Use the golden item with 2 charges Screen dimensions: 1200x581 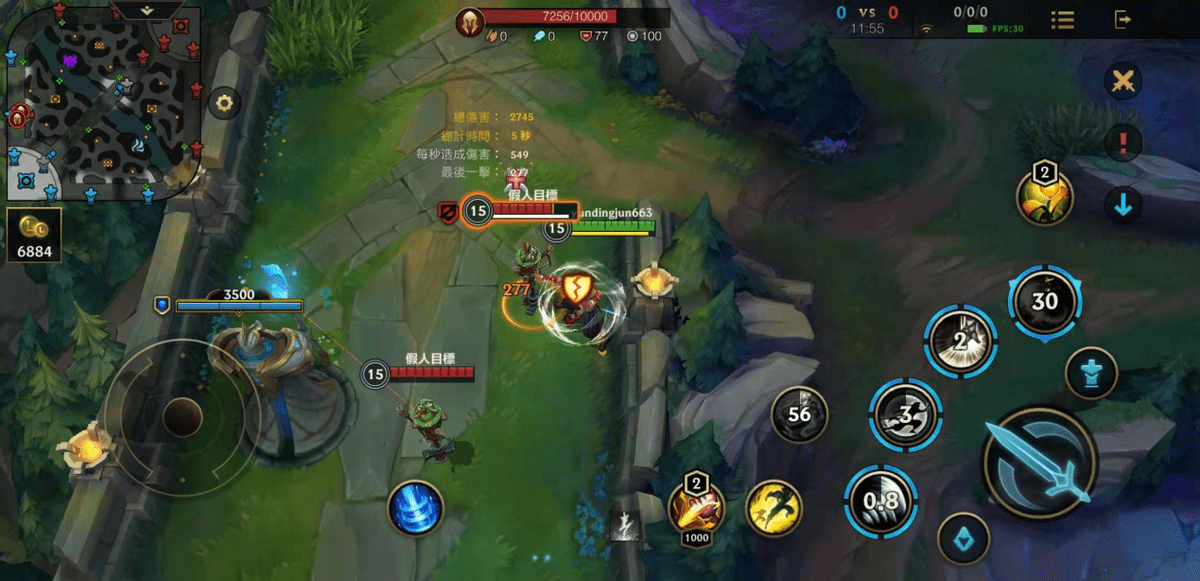(x=1044, y=196)
